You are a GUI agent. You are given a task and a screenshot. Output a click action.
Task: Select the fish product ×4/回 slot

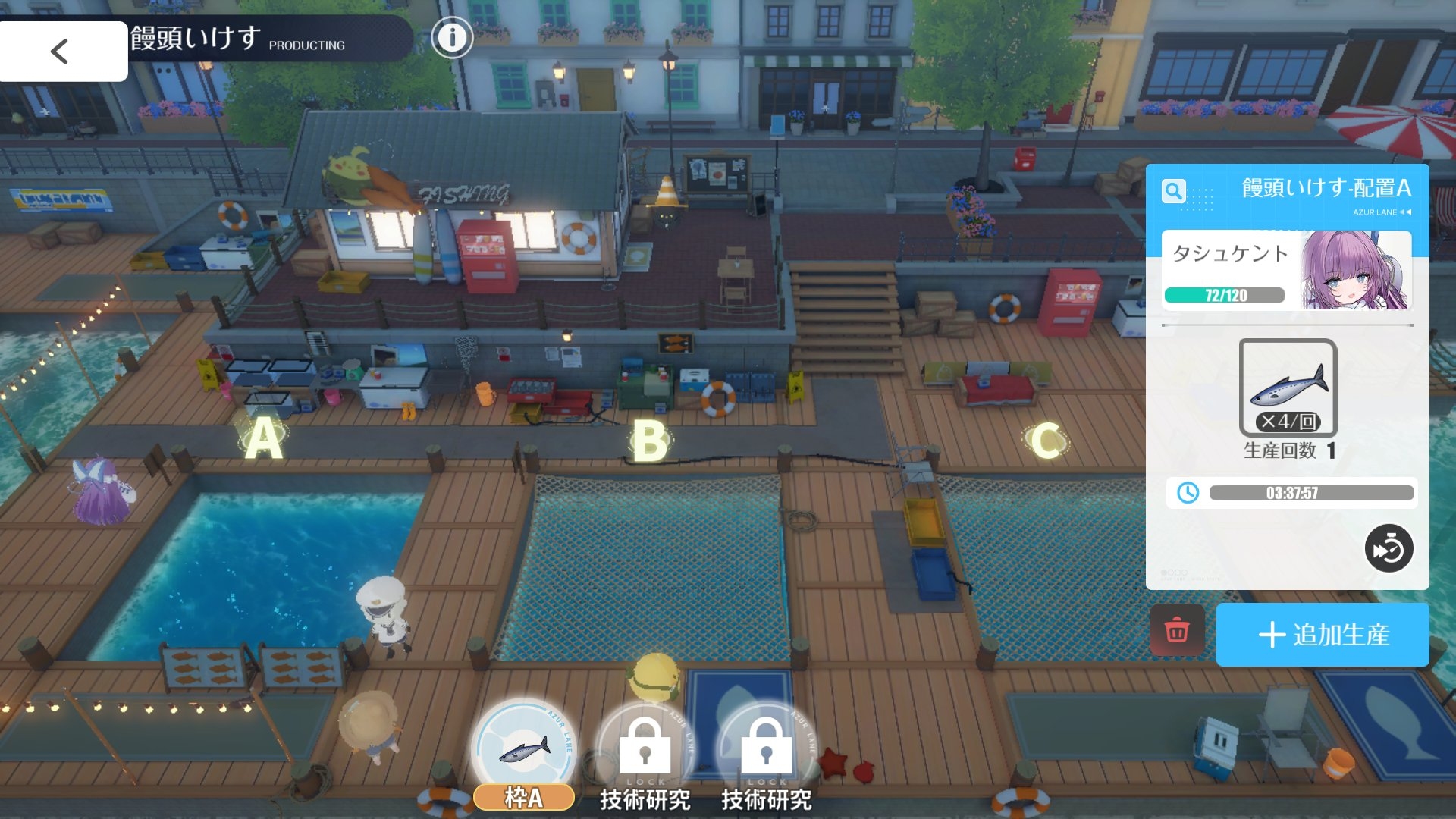[x=1288, y=388]
